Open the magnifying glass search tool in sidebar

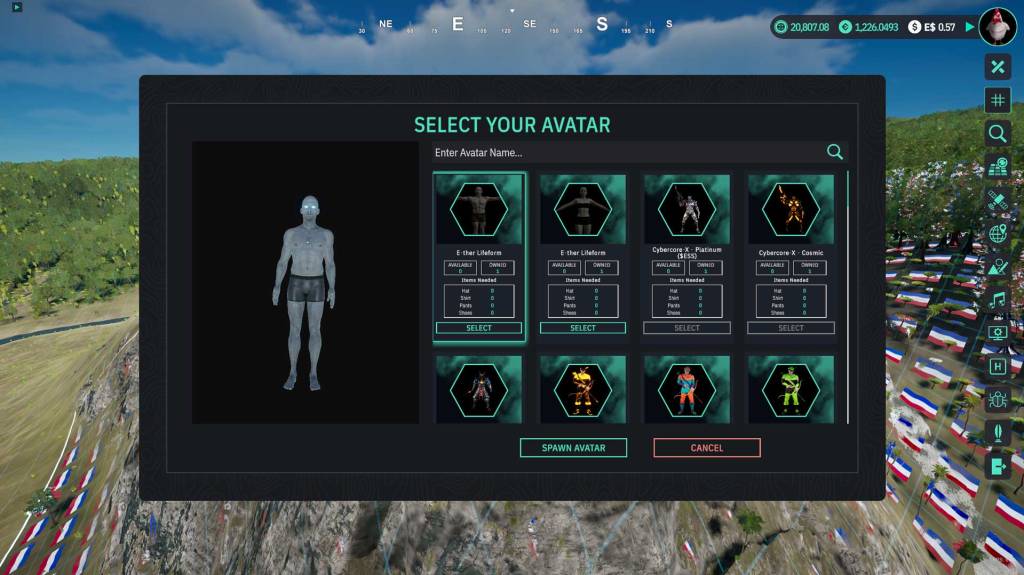[x=997, y=133]
